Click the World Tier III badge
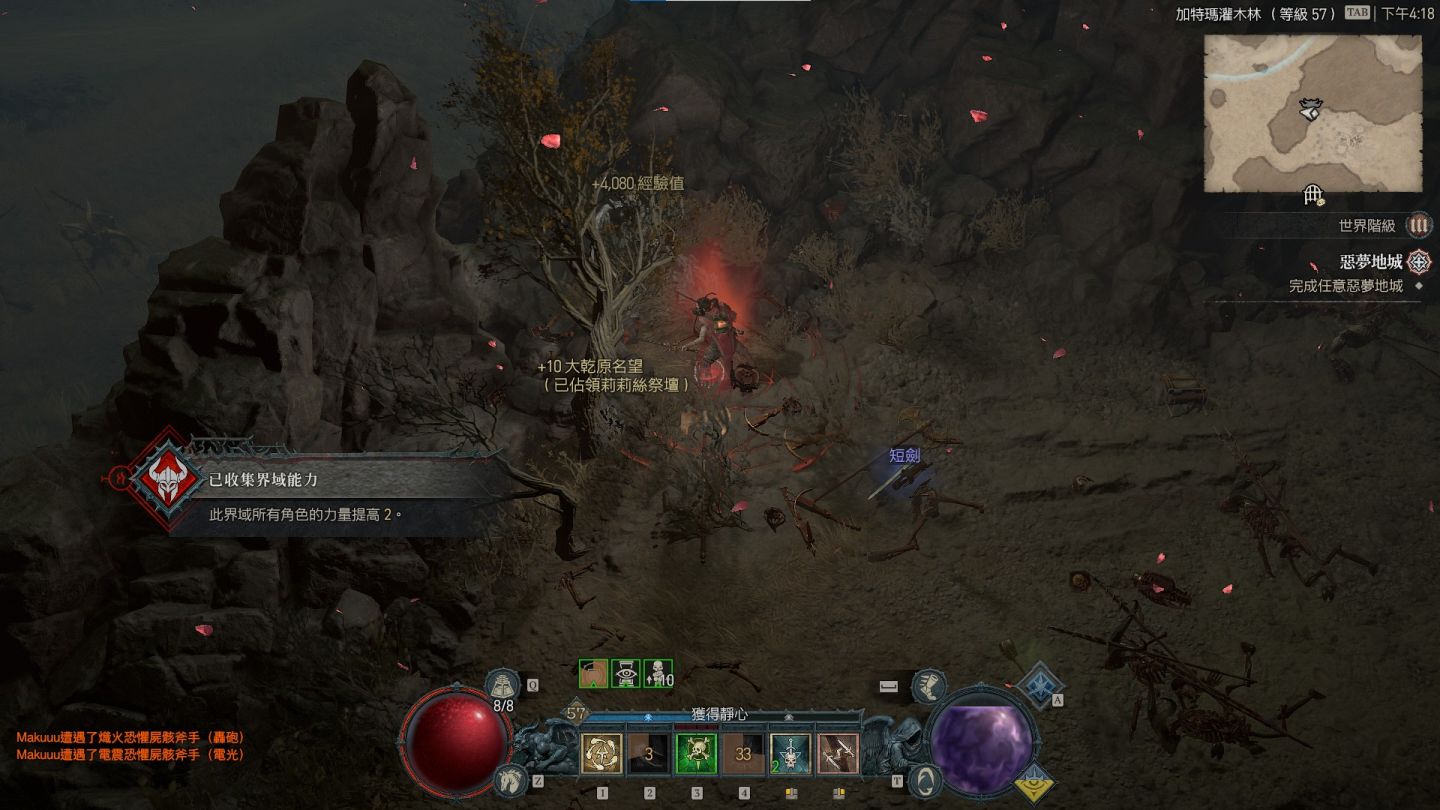 click(1418, 226)
